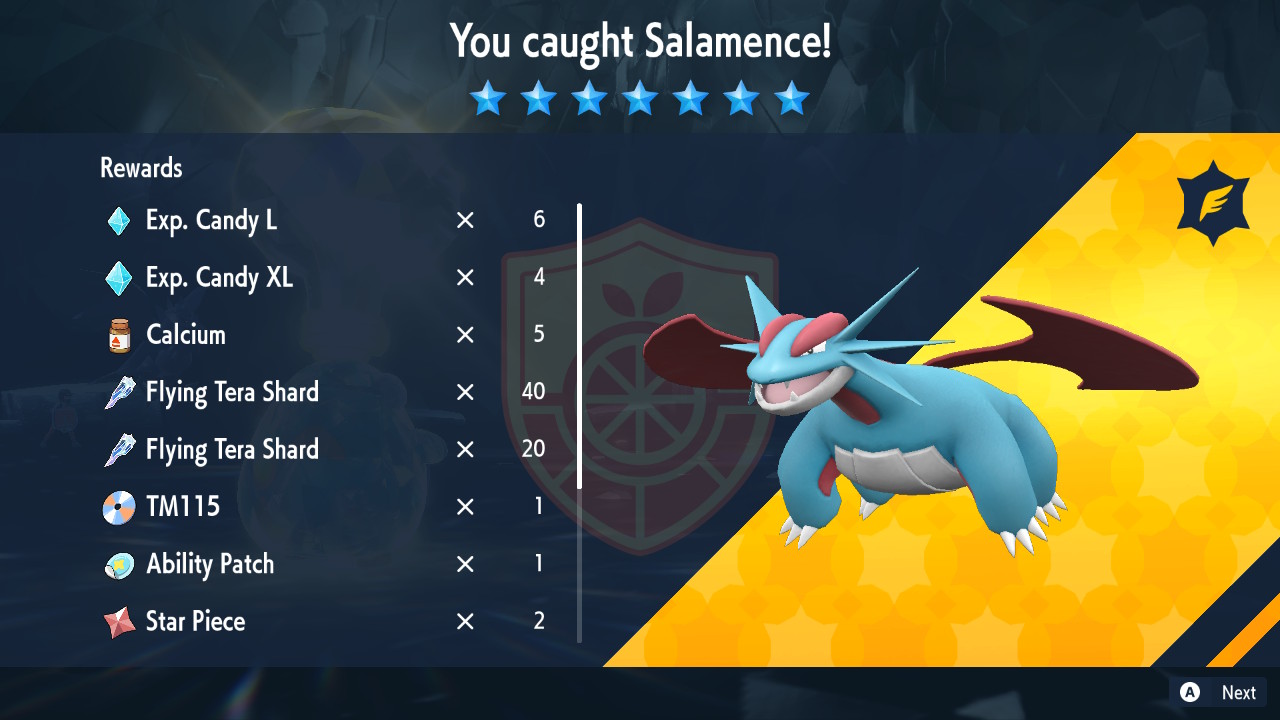Click the Exp. Candy L reward row
The image size is (1280, 720).
pos(300,220)
